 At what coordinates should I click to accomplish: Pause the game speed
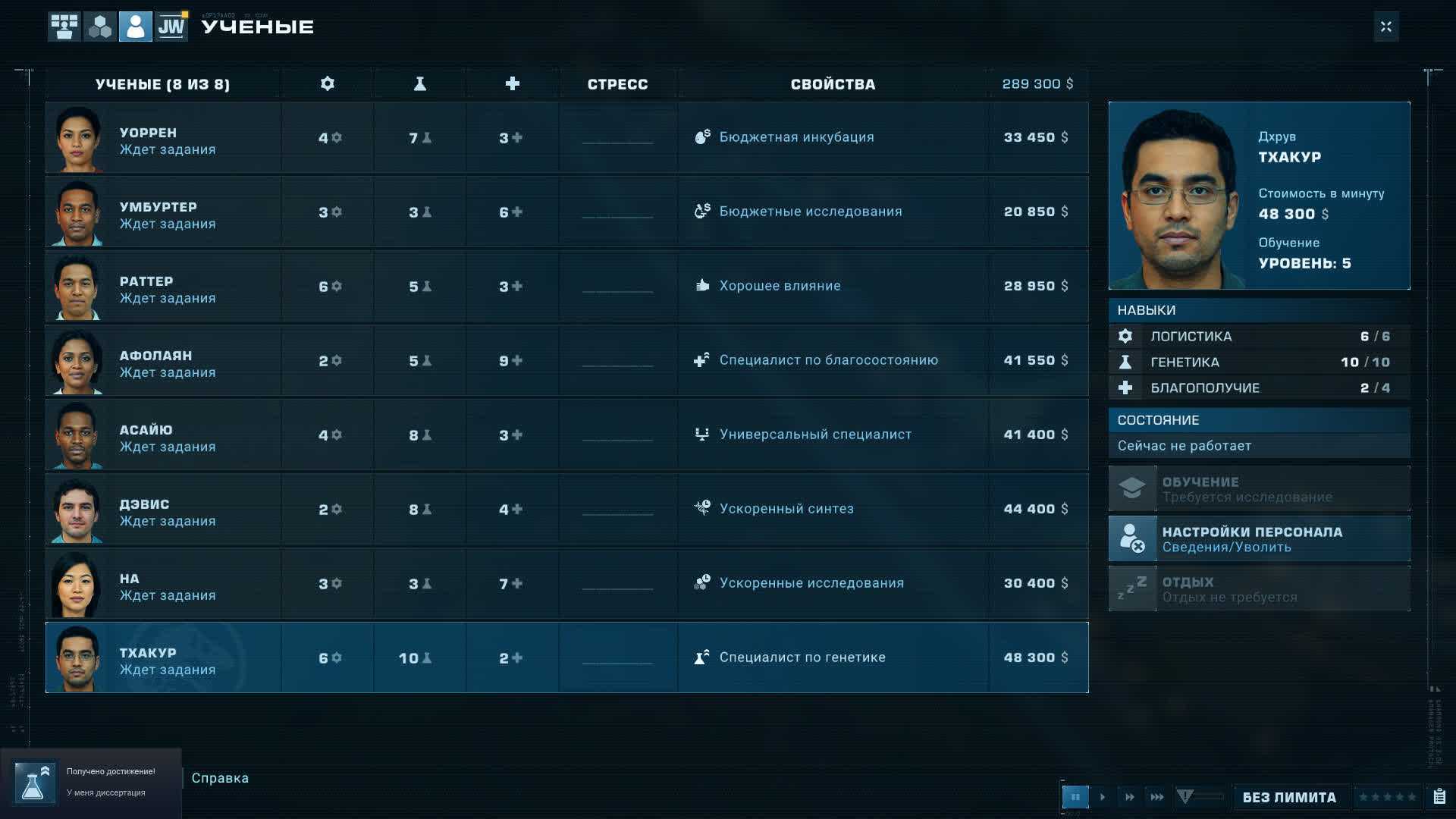(x=1075, y=797)
